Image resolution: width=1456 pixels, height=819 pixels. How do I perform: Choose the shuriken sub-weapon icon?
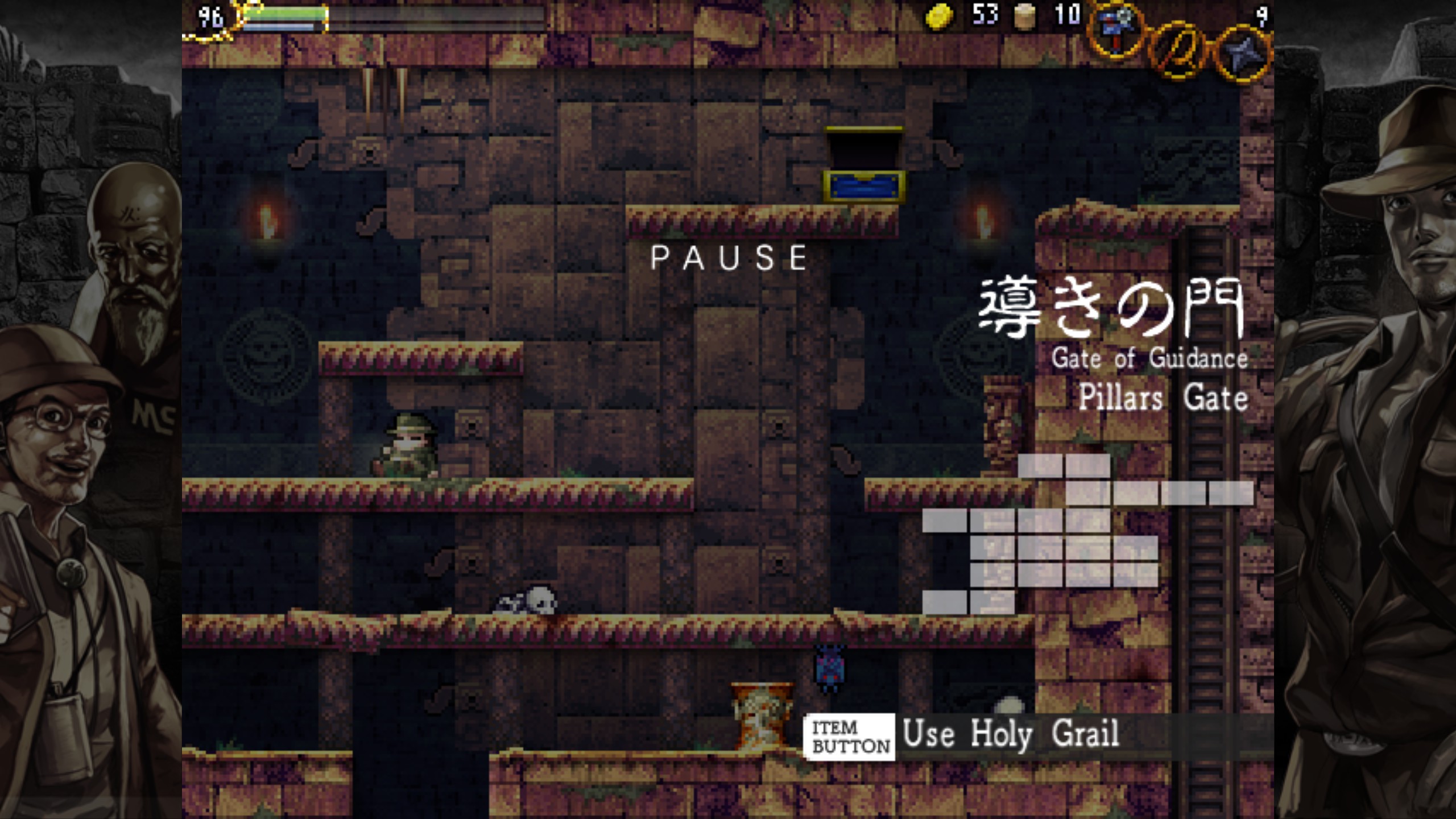(1243, 55)
